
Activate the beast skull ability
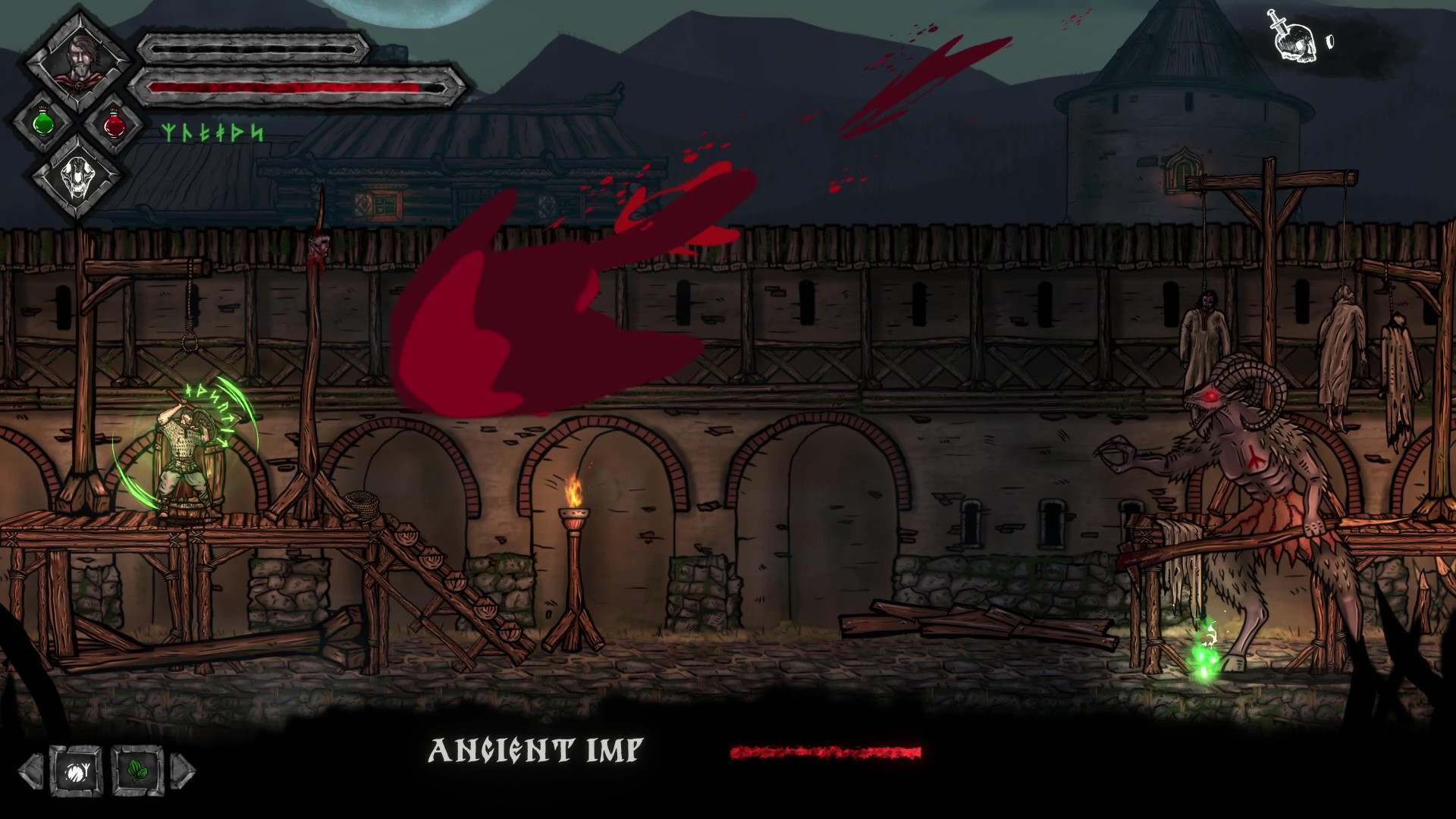pos(77,180)
